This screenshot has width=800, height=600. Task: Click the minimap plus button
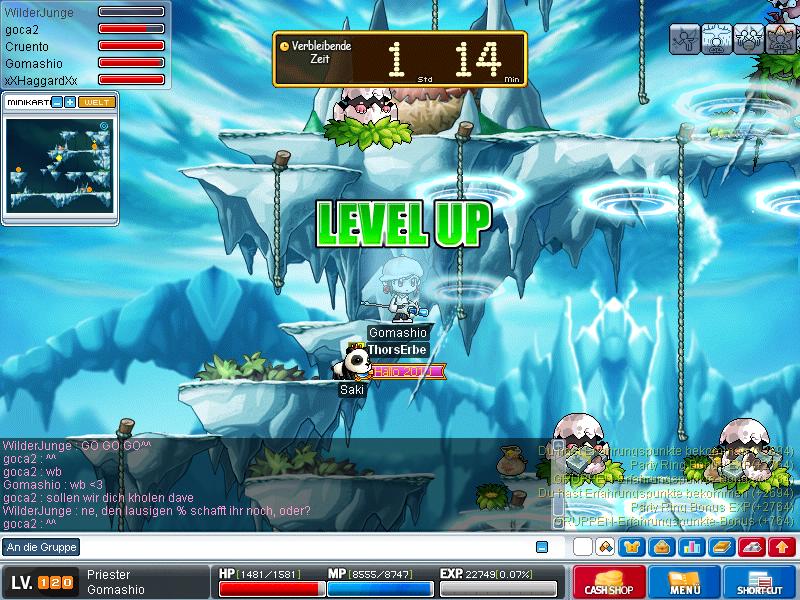(70, 102)
